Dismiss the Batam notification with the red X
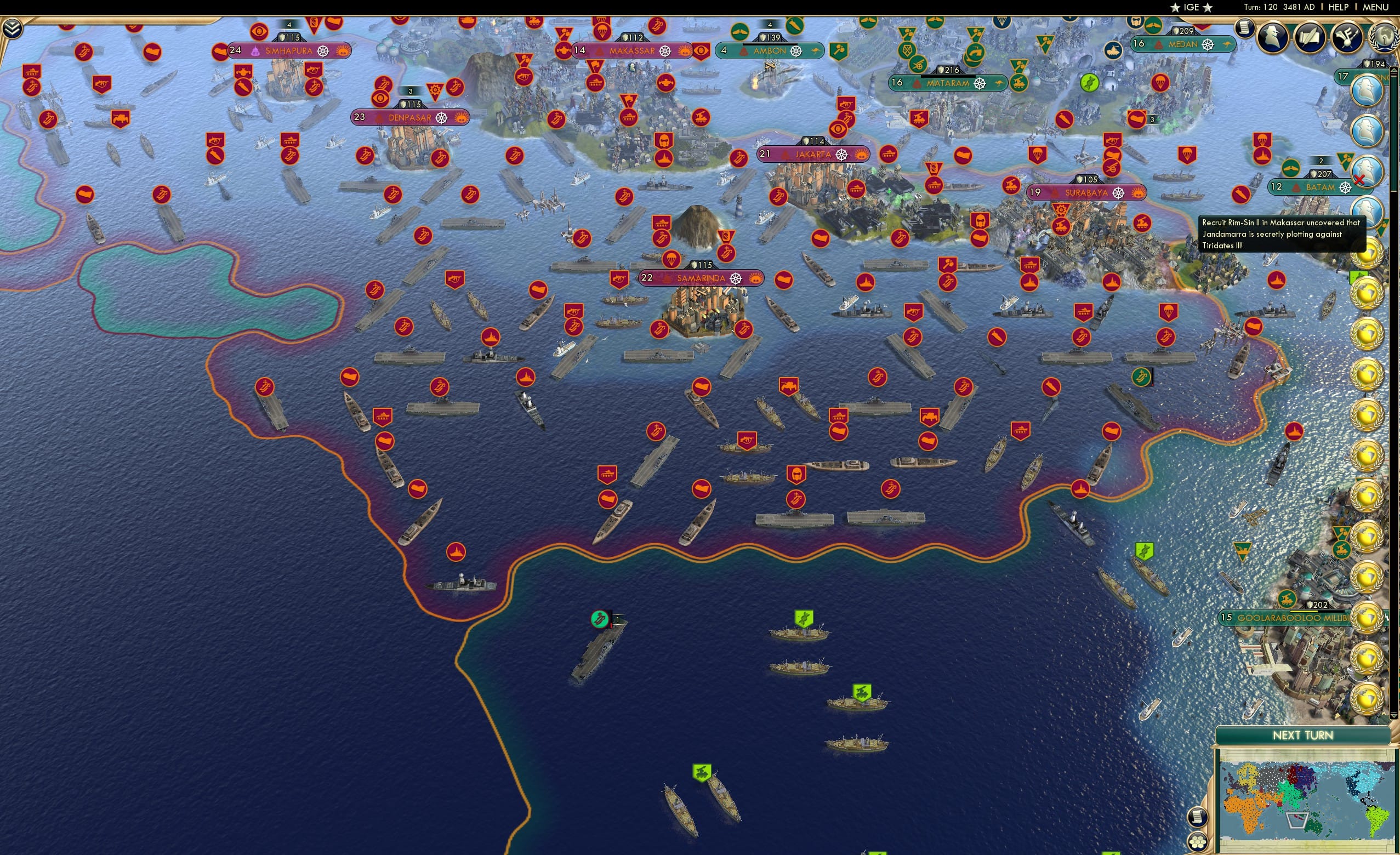This screenshot has width=1400, height=855. tap(1359, 180)
